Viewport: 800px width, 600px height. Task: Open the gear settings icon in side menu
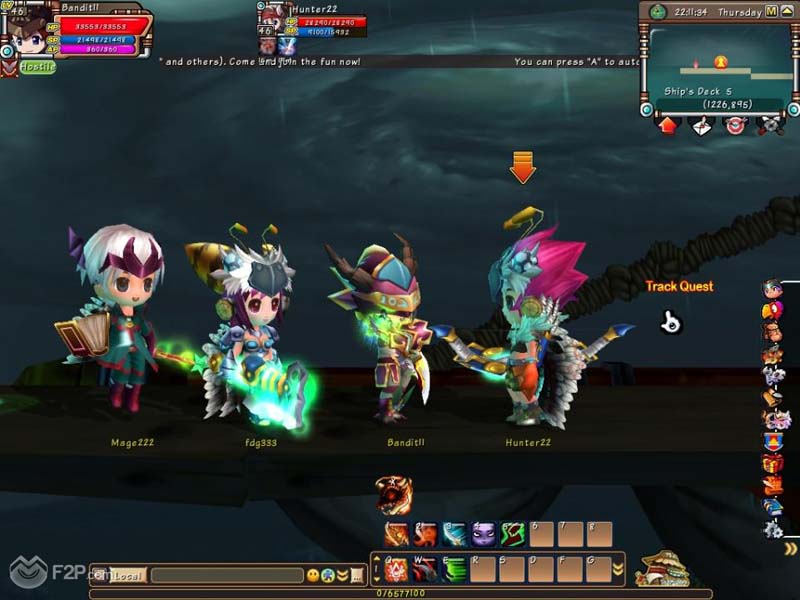[773, 529]
